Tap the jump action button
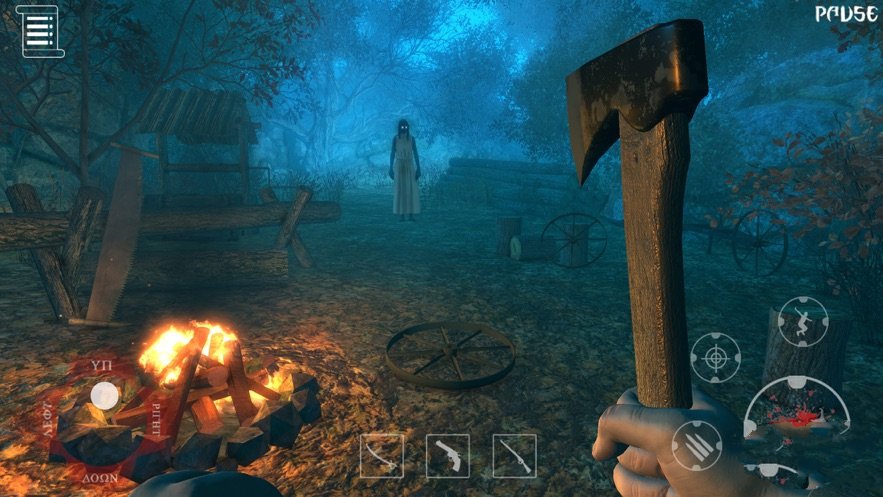Image resolution: width=883 pixels, height=497 pixels. point(803,322)
